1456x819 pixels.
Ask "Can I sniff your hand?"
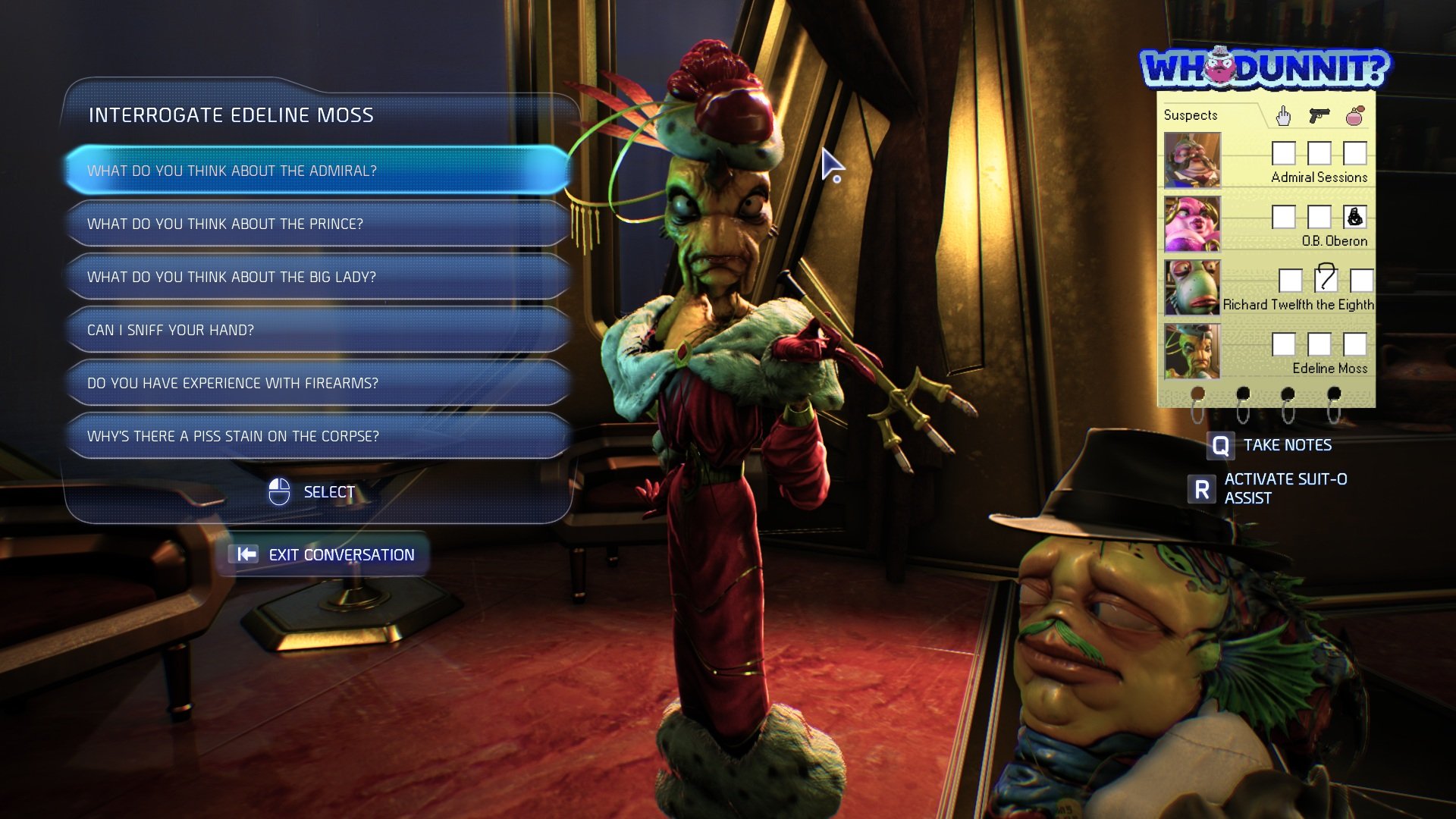tap(317, 330)
